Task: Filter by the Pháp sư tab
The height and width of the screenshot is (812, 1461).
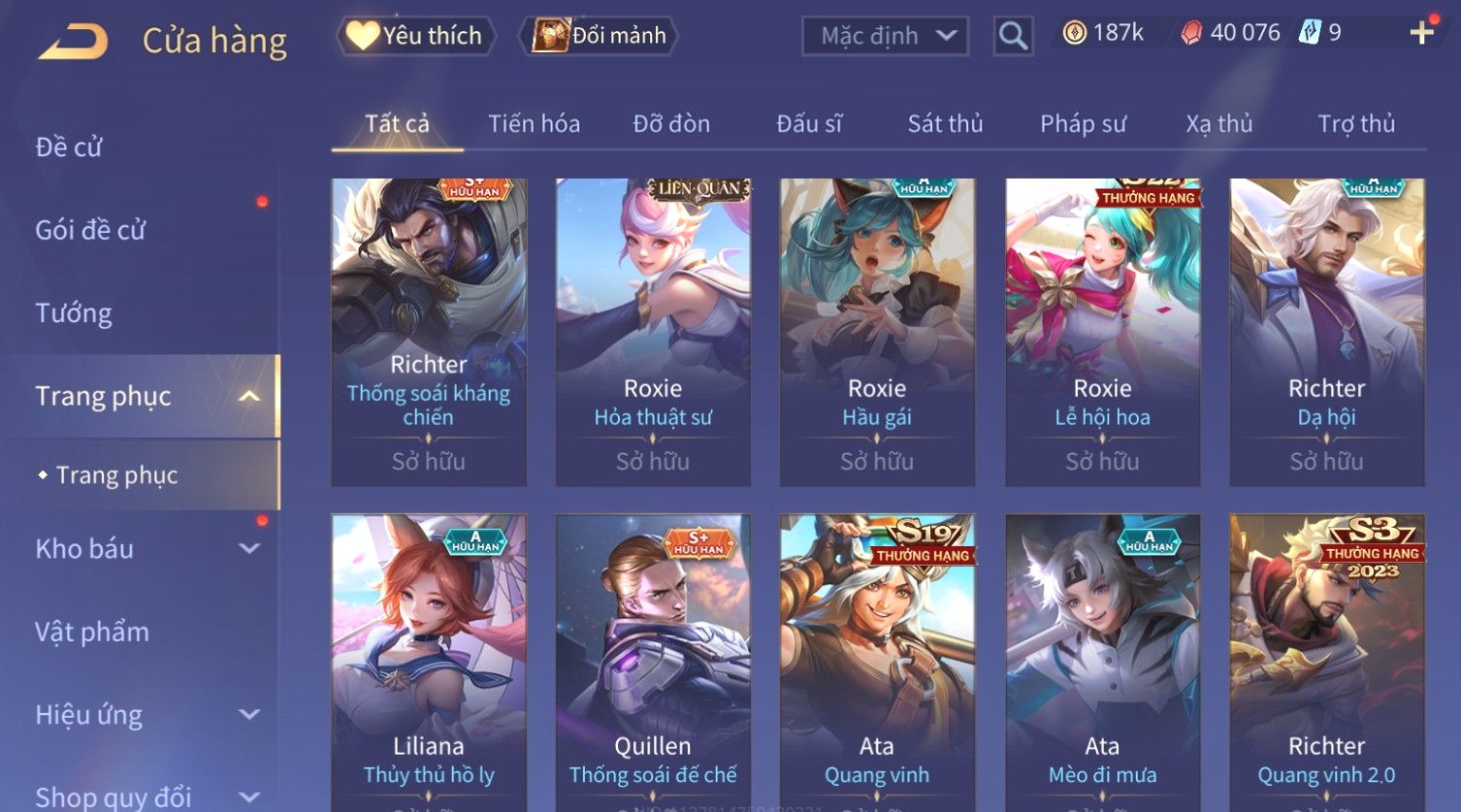Action: [1083, 124]
